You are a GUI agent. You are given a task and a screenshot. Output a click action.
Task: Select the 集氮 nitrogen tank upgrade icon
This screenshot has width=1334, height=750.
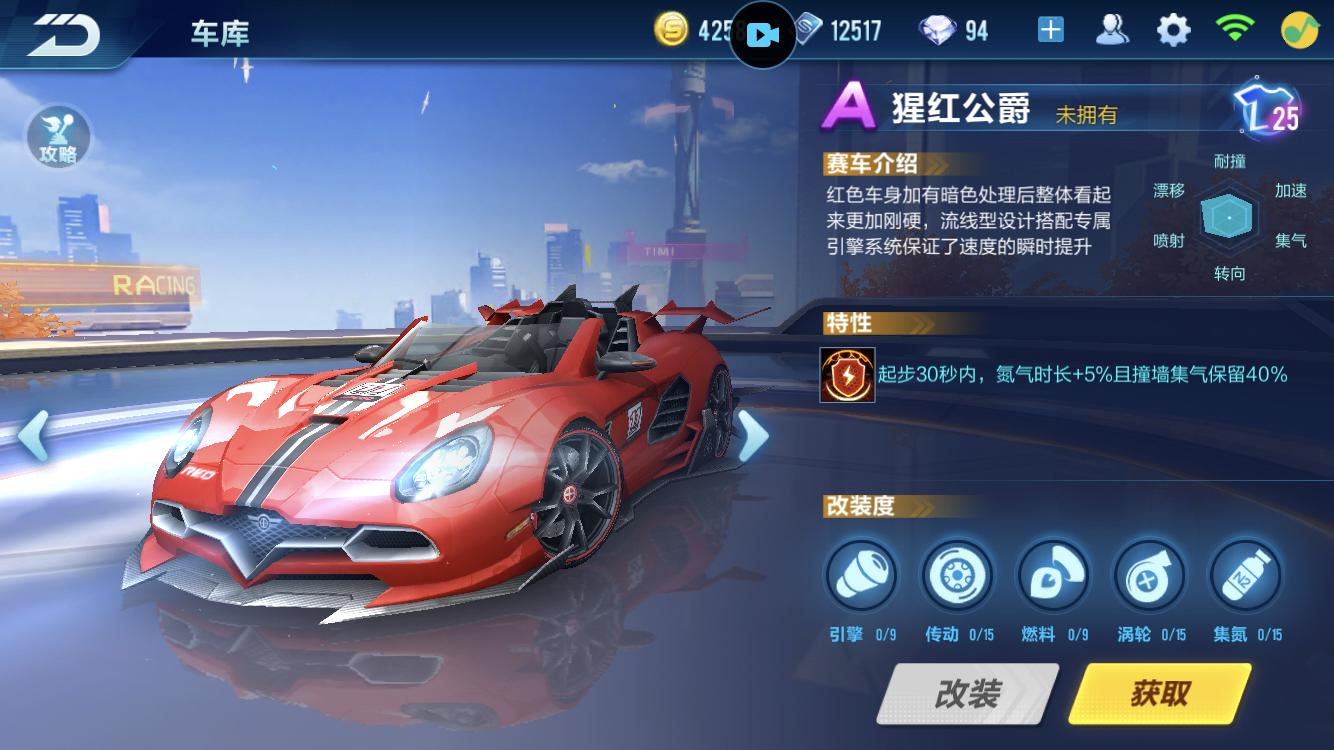[1245, 576]
